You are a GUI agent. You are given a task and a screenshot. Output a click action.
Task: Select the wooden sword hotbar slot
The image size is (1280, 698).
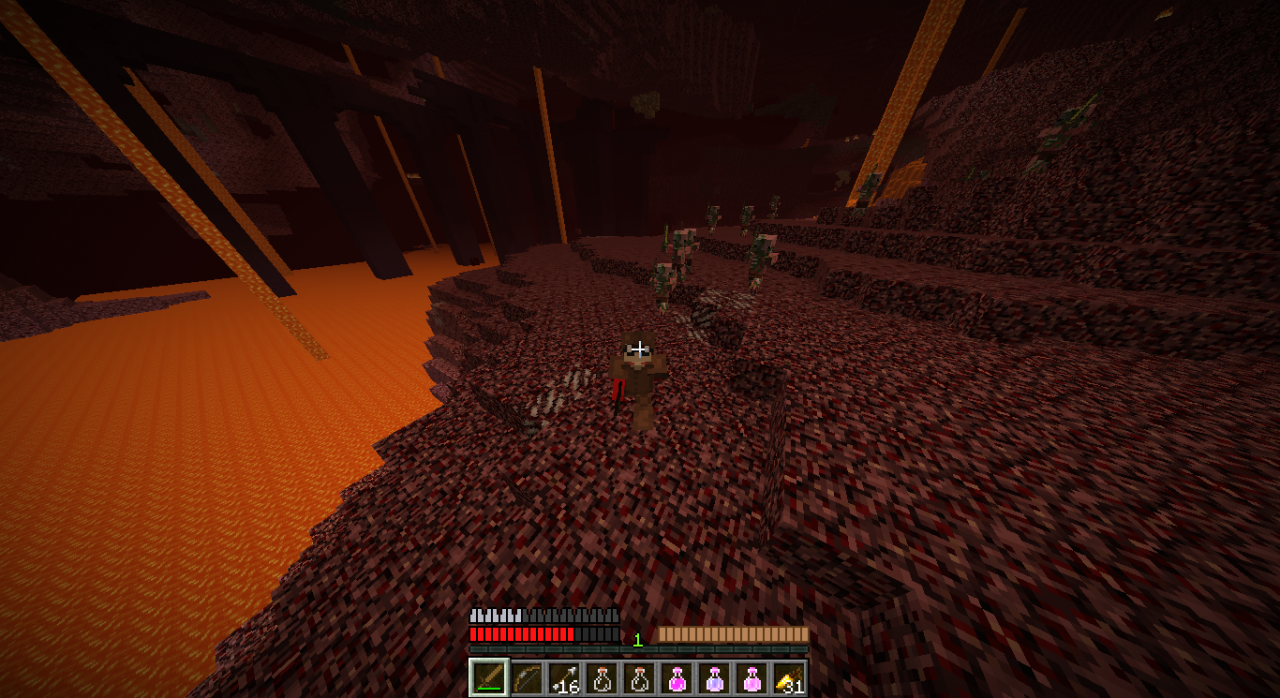pos(489,678)
